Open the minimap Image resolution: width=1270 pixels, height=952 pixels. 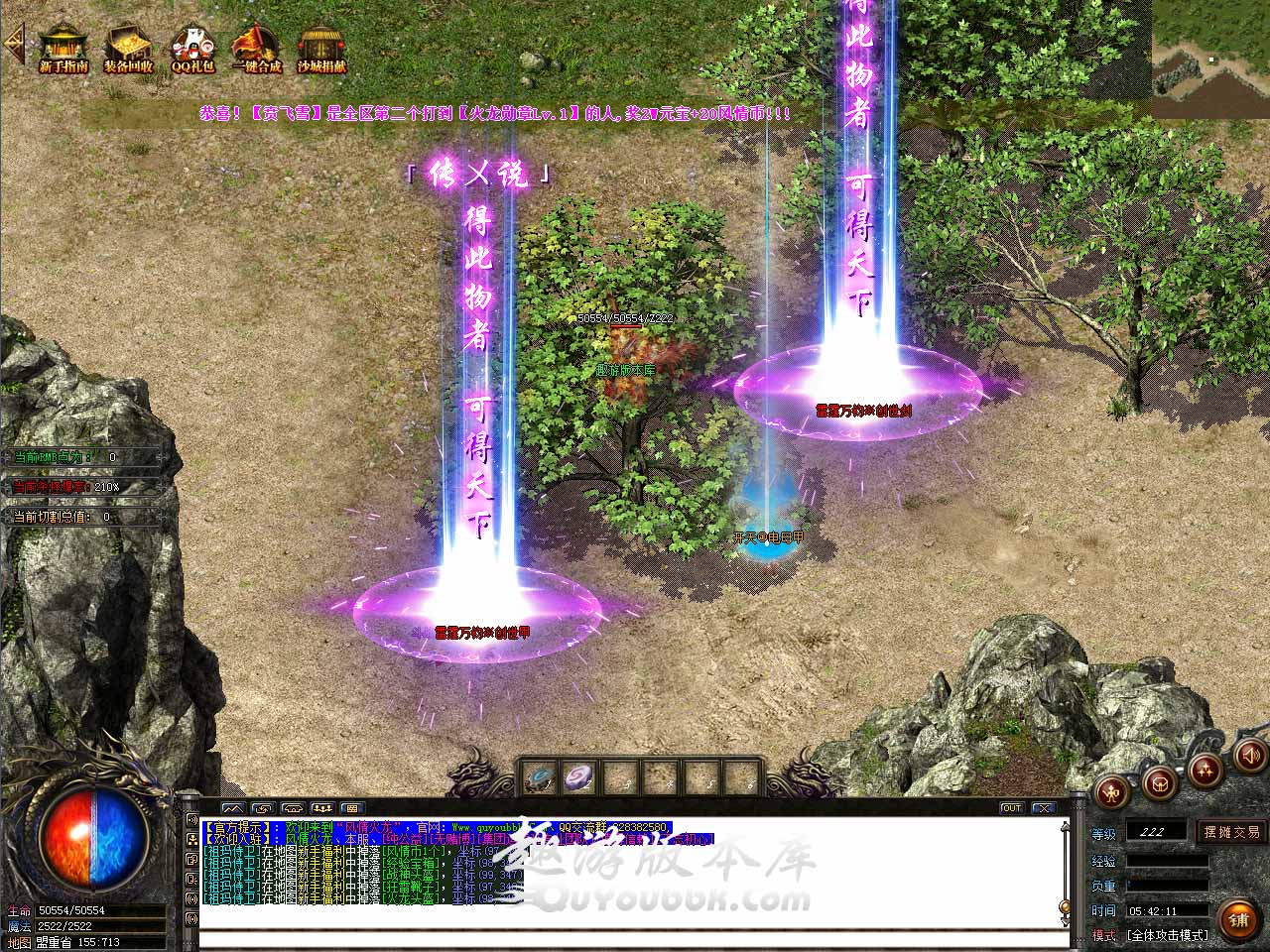click(x=1210, y=50)
